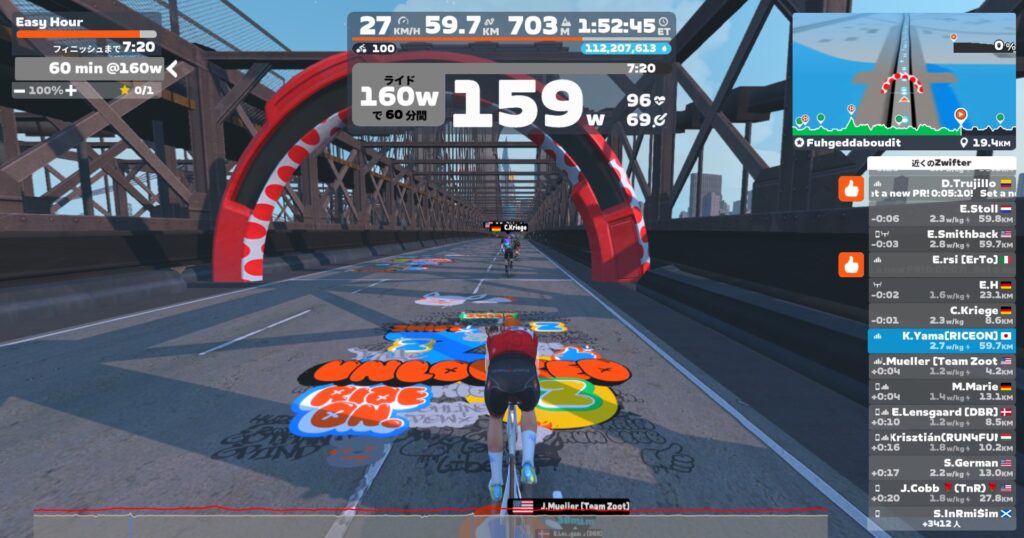This screenshot has height=538, width=1024.
Task: Select rider M.Marie in the nearby list
Action: tap(942, 391)
